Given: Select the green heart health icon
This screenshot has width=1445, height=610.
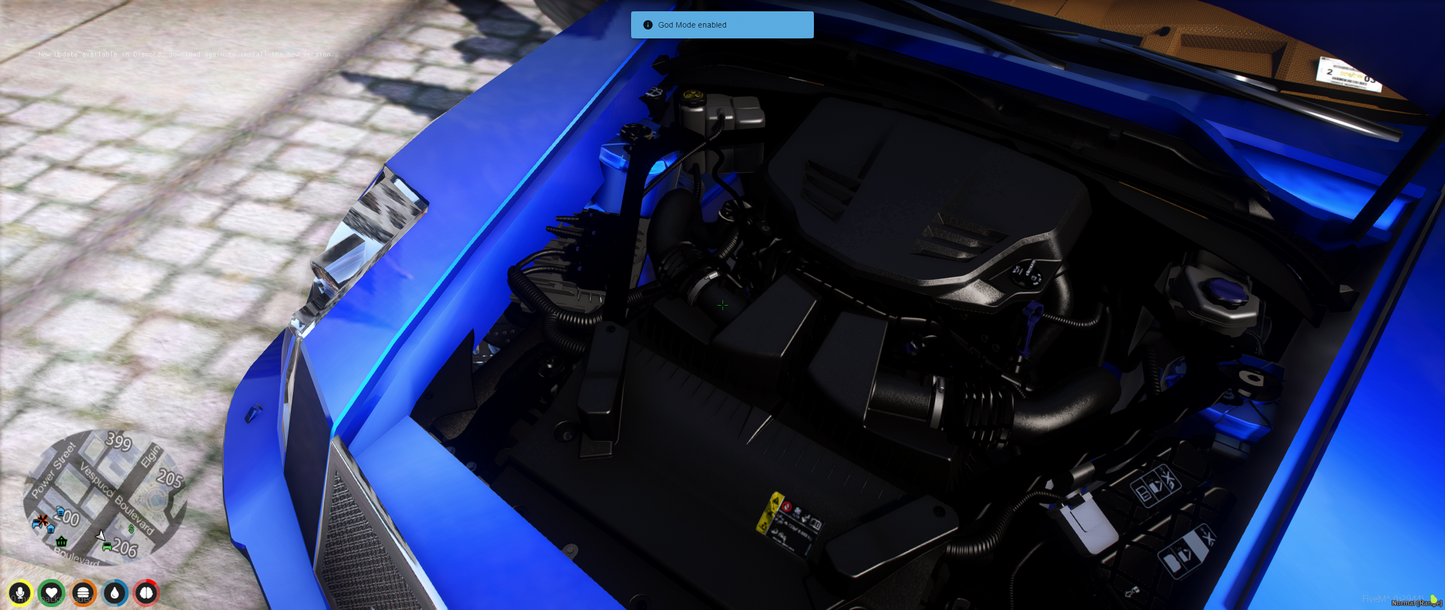Looking at the screenshot, I should click(52, 593).
